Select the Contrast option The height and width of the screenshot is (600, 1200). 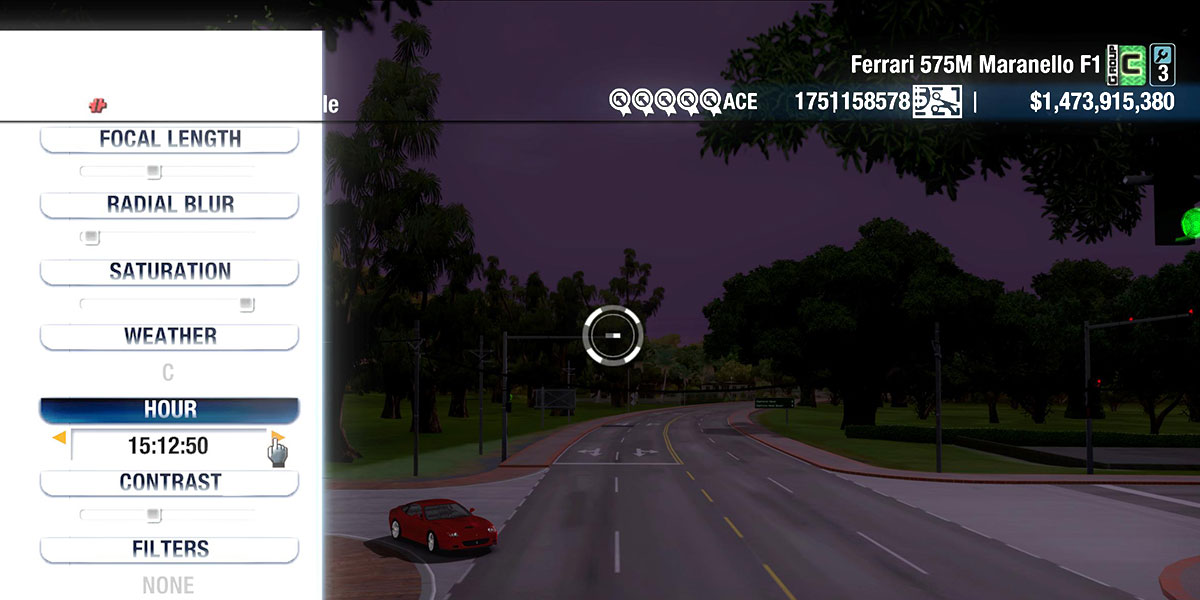(169, 482)
